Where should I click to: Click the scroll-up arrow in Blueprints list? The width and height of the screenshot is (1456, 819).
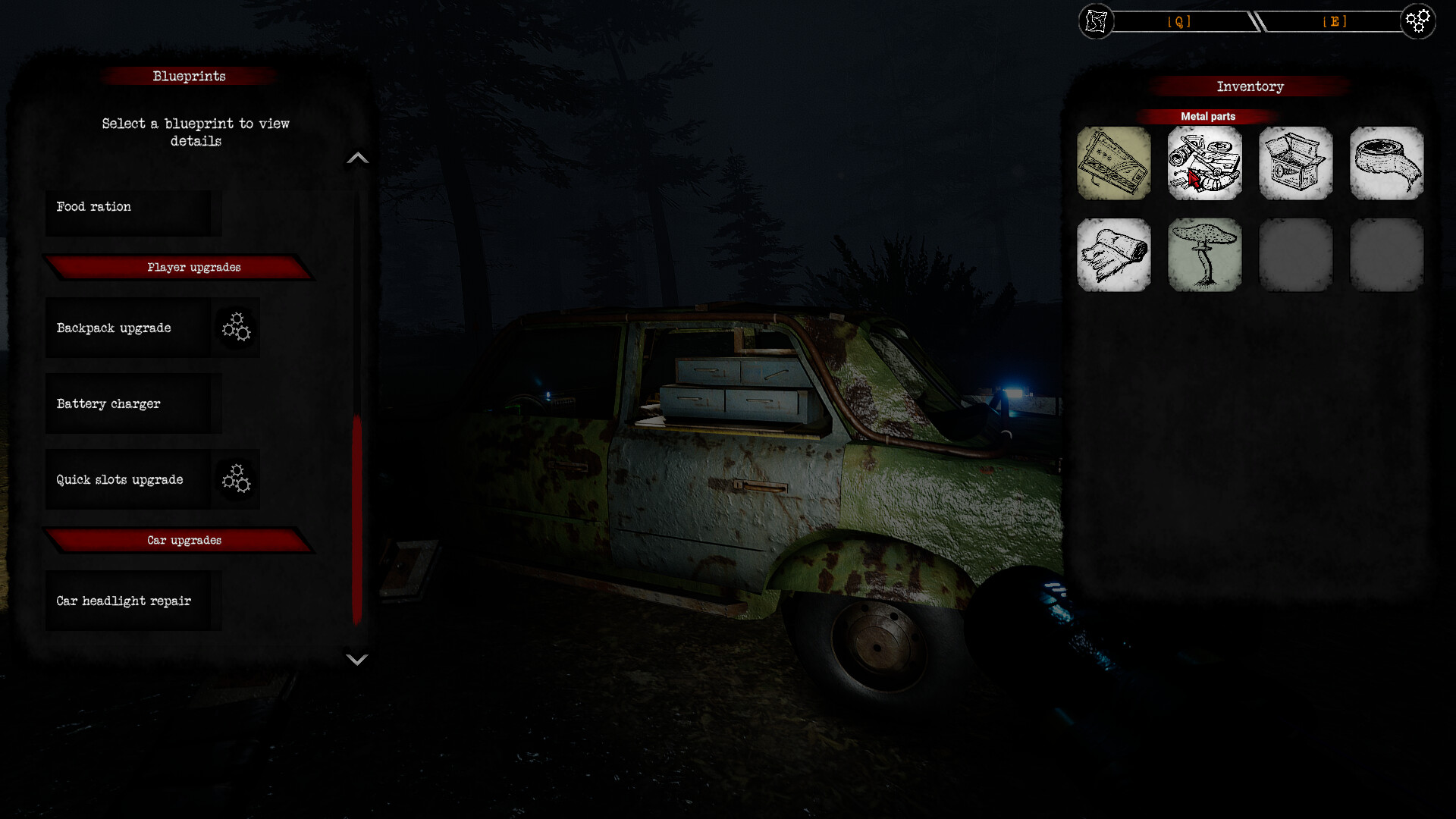tap(357, 157)
